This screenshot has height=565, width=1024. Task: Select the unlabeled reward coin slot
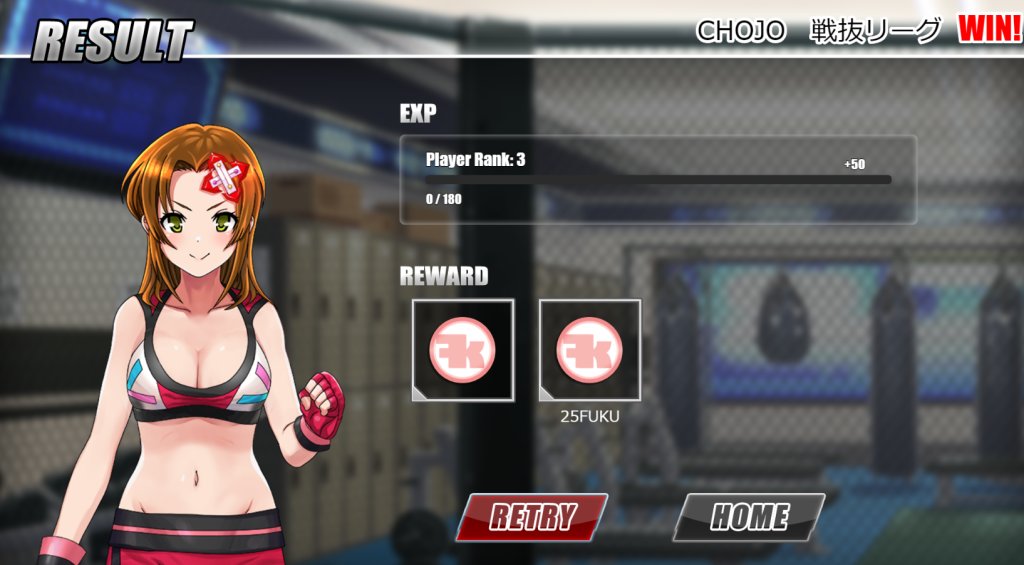[463, 351]
